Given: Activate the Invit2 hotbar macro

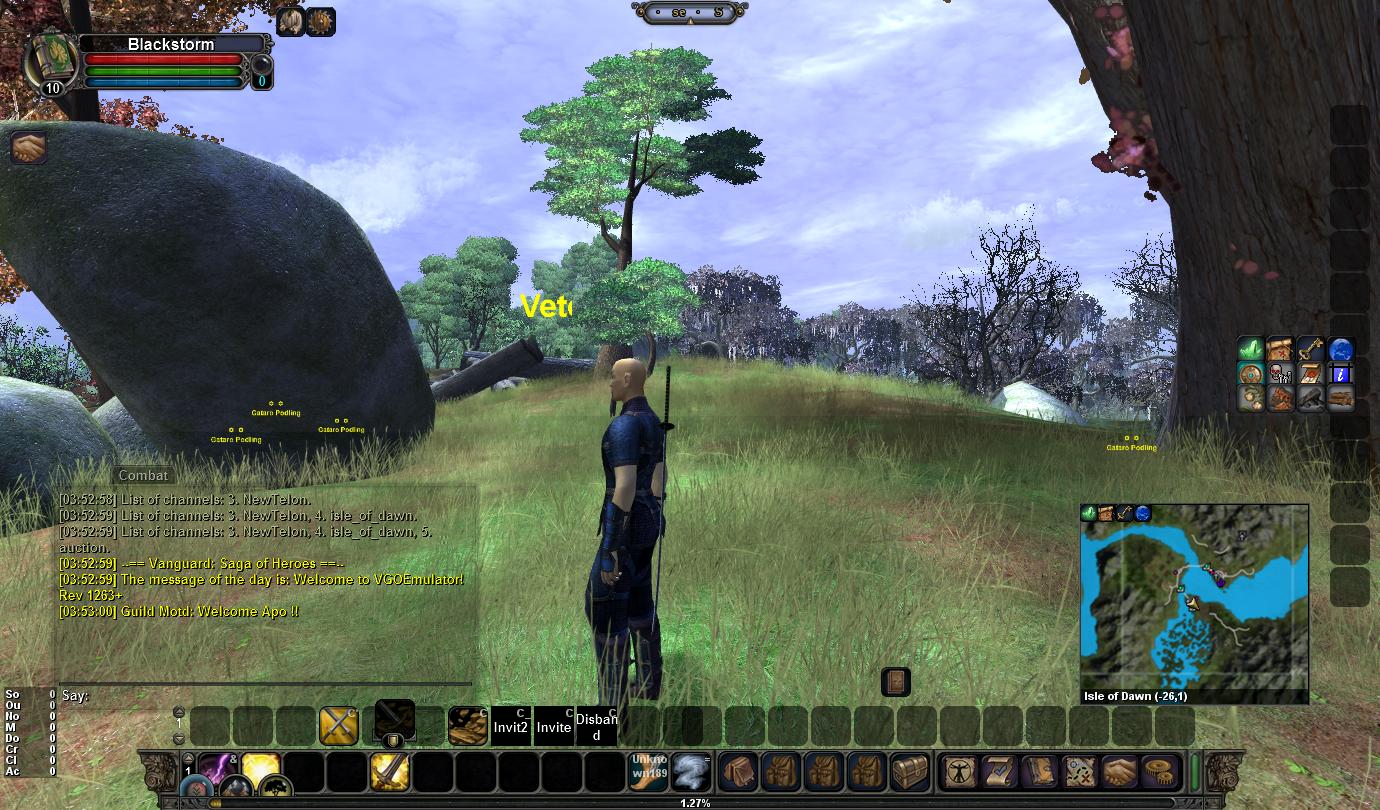Looking at the screenshot, I should [x=510, y=727].
